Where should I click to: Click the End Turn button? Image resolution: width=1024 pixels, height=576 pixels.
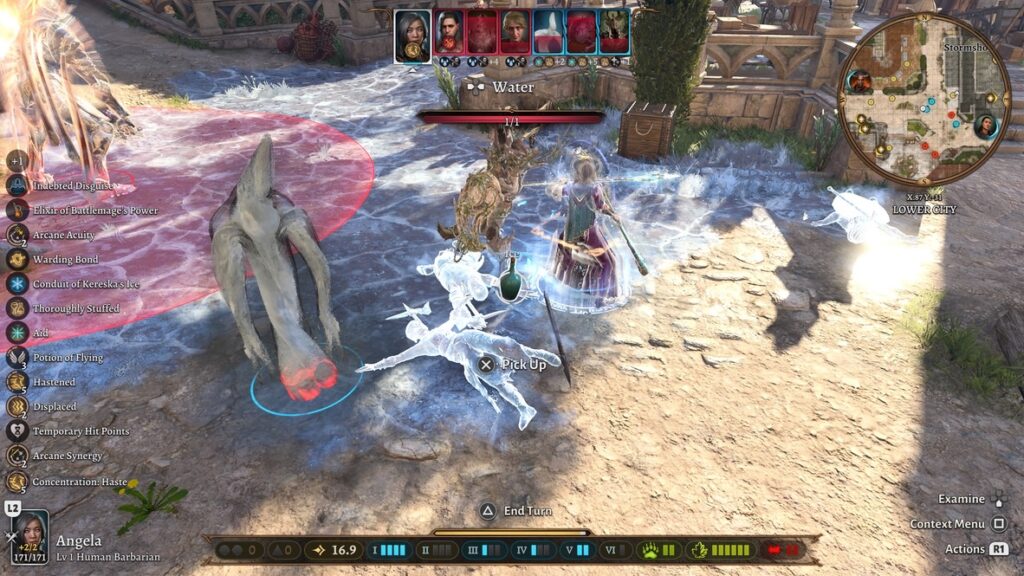click(488, 511)
